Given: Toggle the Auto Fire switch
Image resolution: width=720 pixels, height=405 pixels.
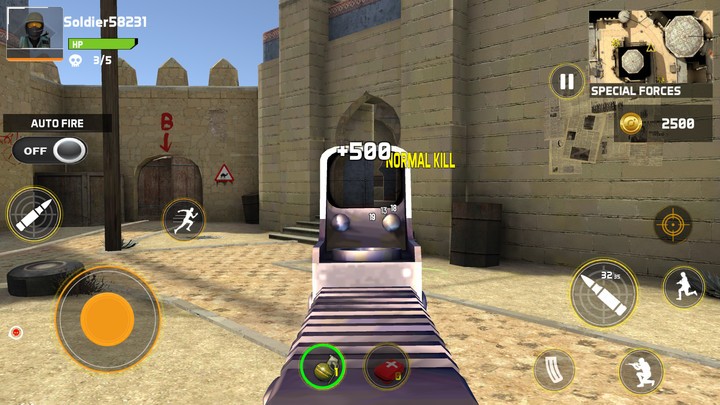Looking at the screenshot, I should [x=49, y=150].
